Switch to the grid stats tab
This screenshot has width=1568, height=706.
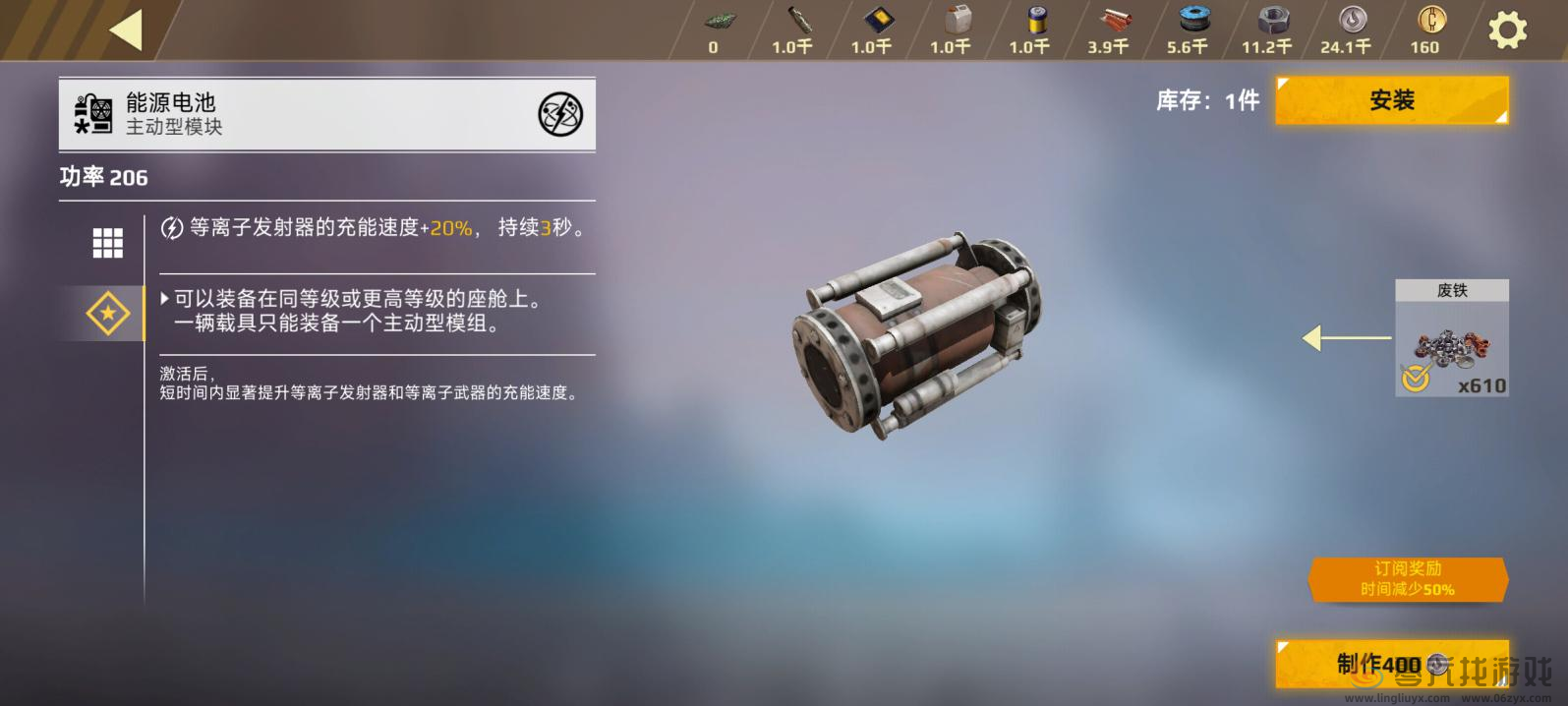pos(107,242)
